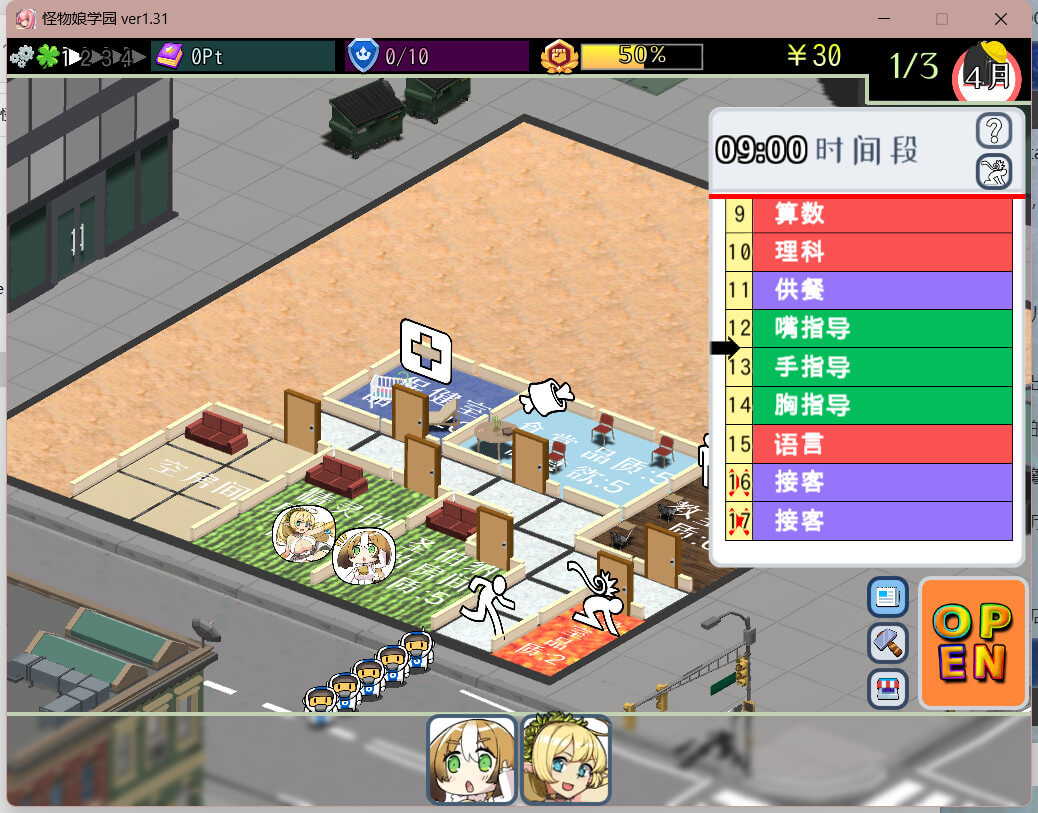Click the medical cross room marker icon
Screen dimensions: 1038x813
click(x=426, y=350)
